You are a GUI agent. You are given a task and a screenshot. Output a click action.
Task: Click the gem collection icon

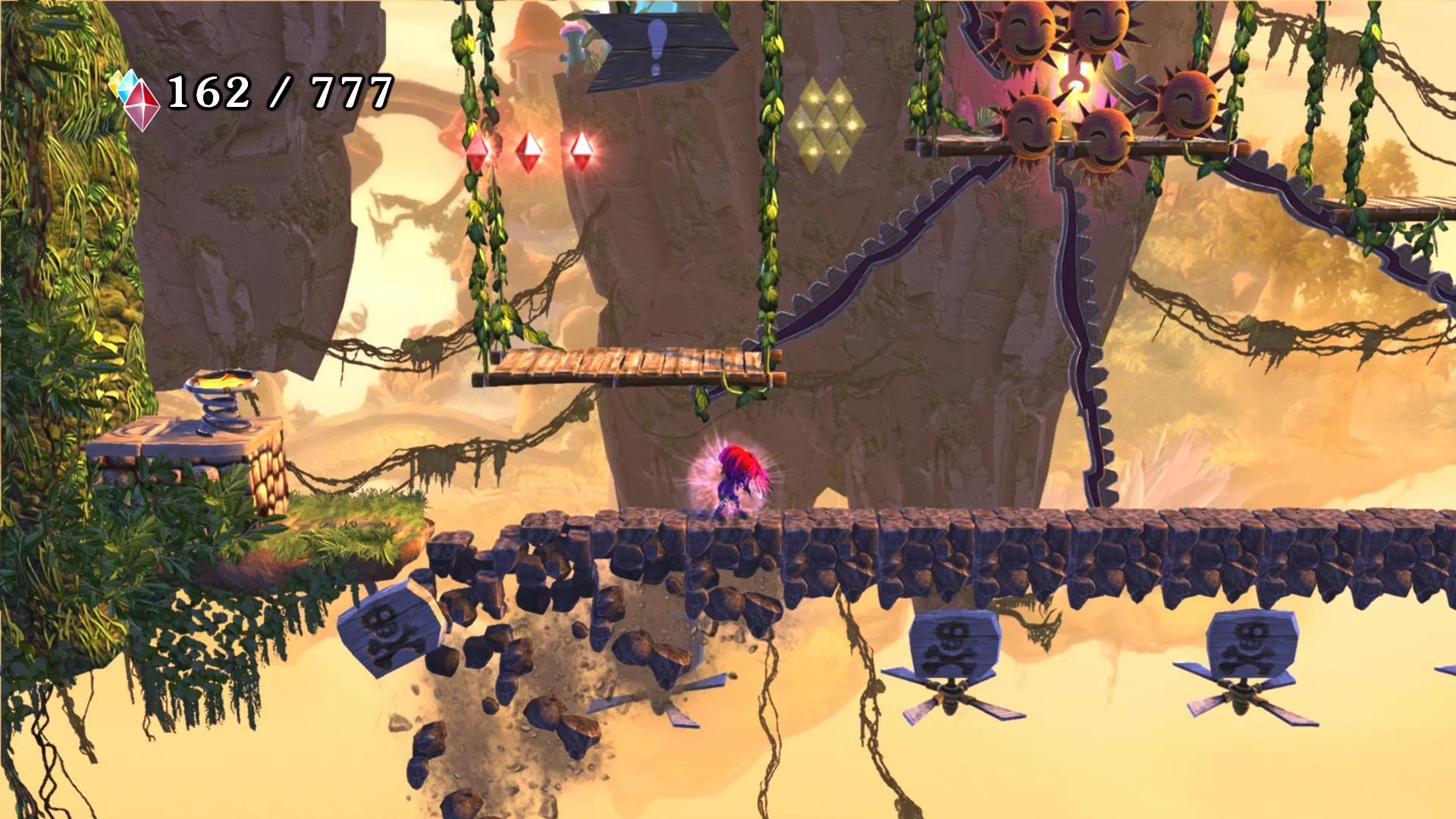tap(136, 98)
